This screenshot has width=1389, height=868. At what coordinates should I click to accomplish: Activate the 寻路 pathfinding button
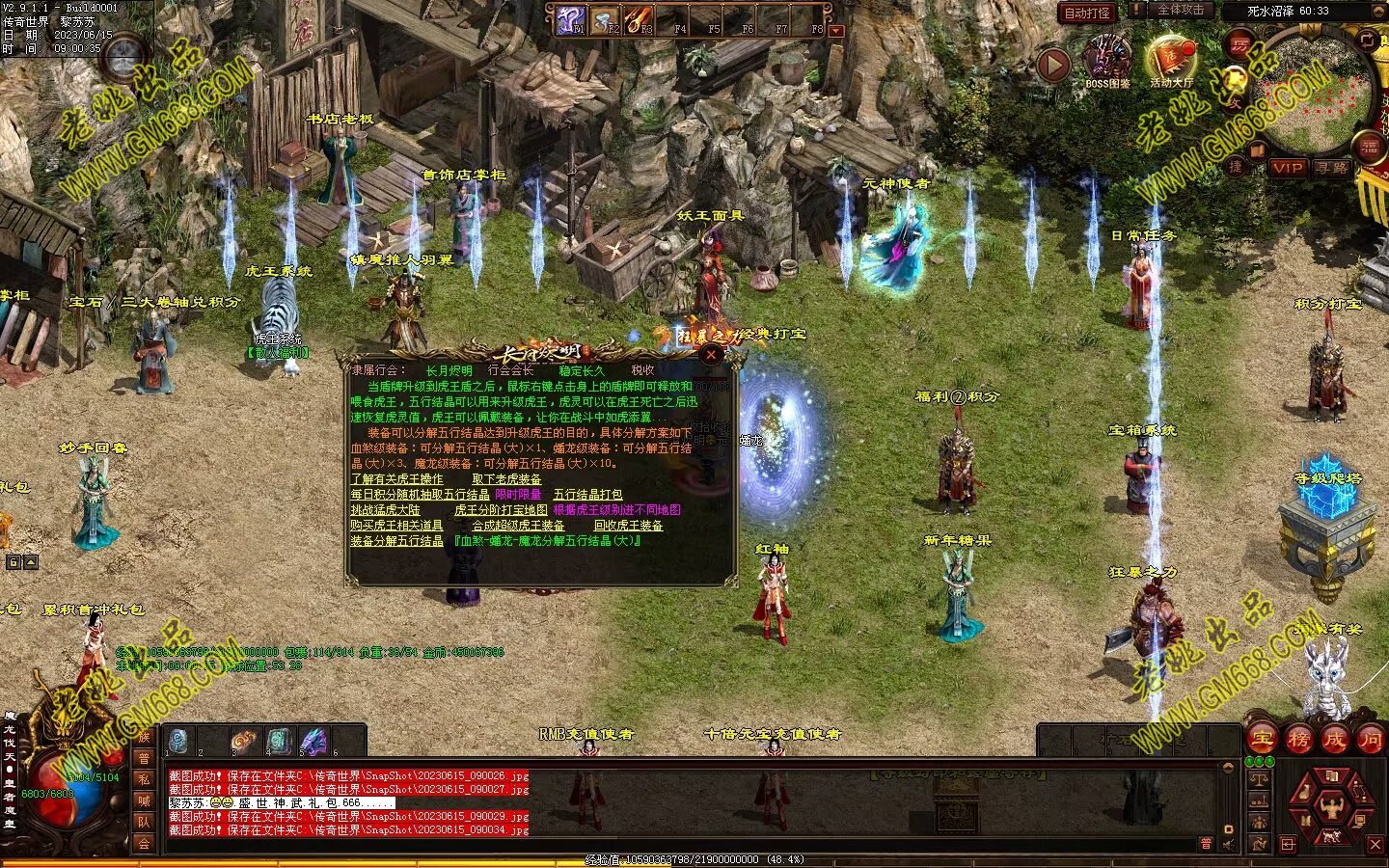coord(1331,167)
